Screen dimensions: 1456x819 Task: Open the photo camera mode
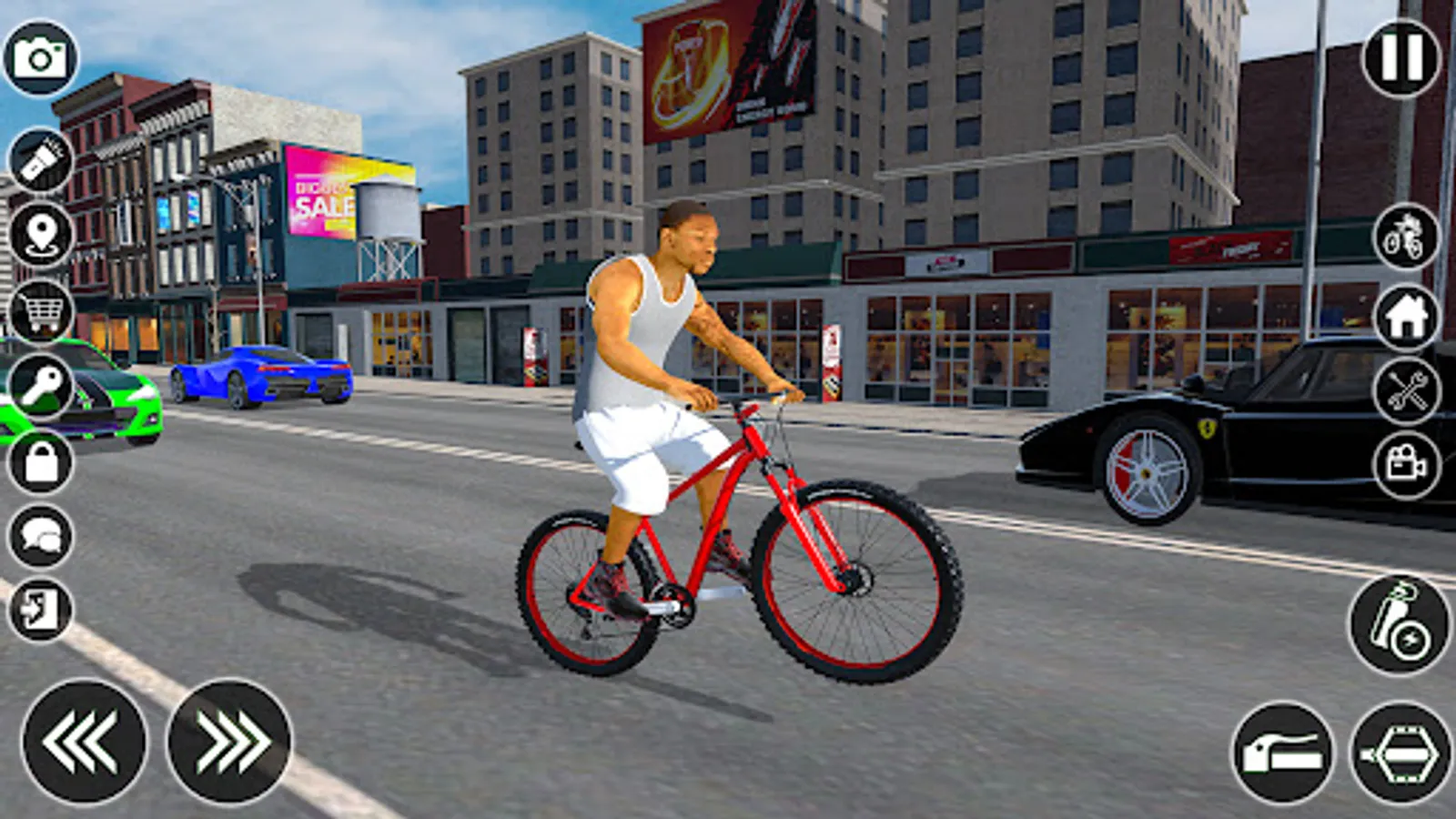pos(38,57)
